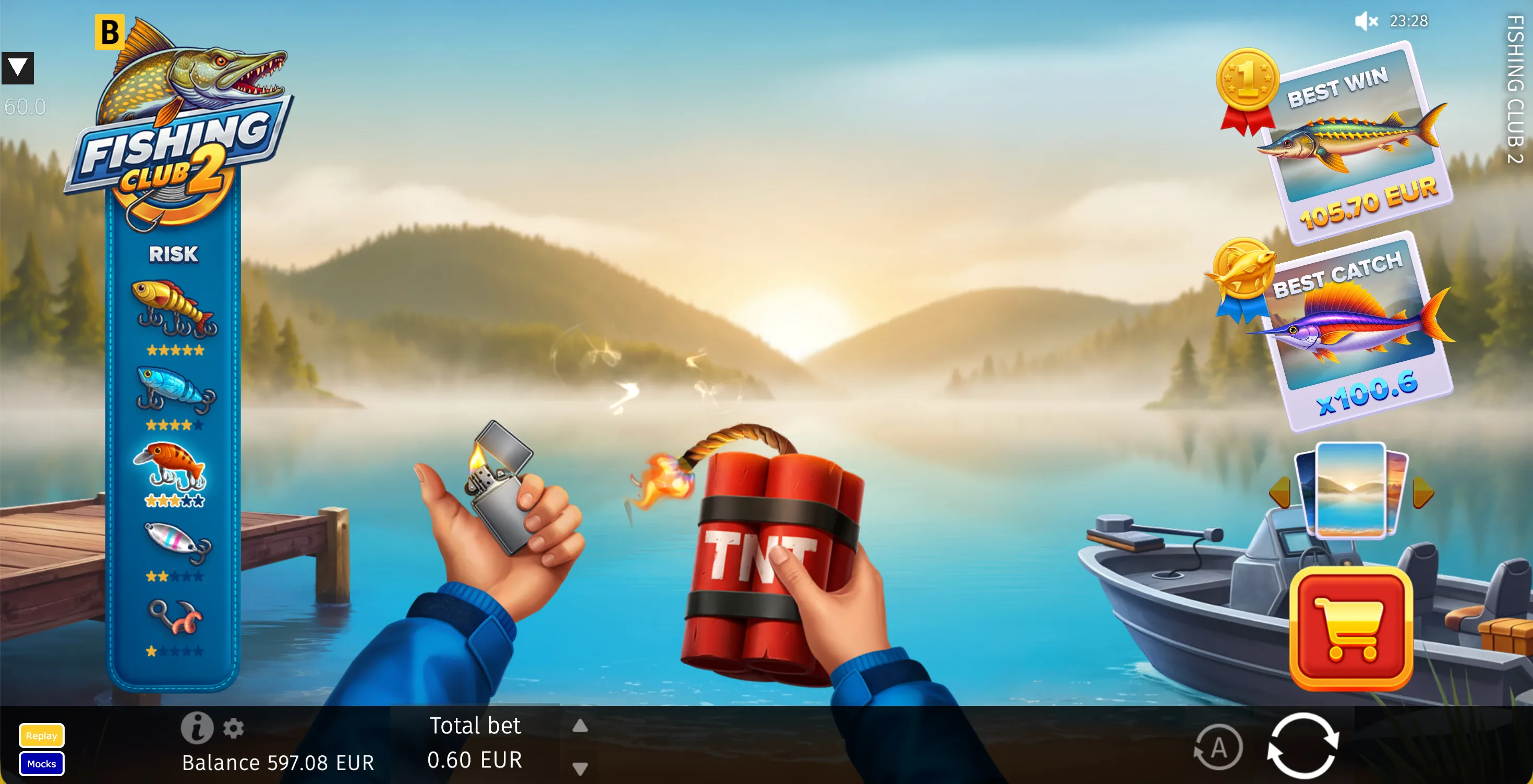Unmute the game sound
This screenshot has width=1533, height=784.
point(1366,21)
